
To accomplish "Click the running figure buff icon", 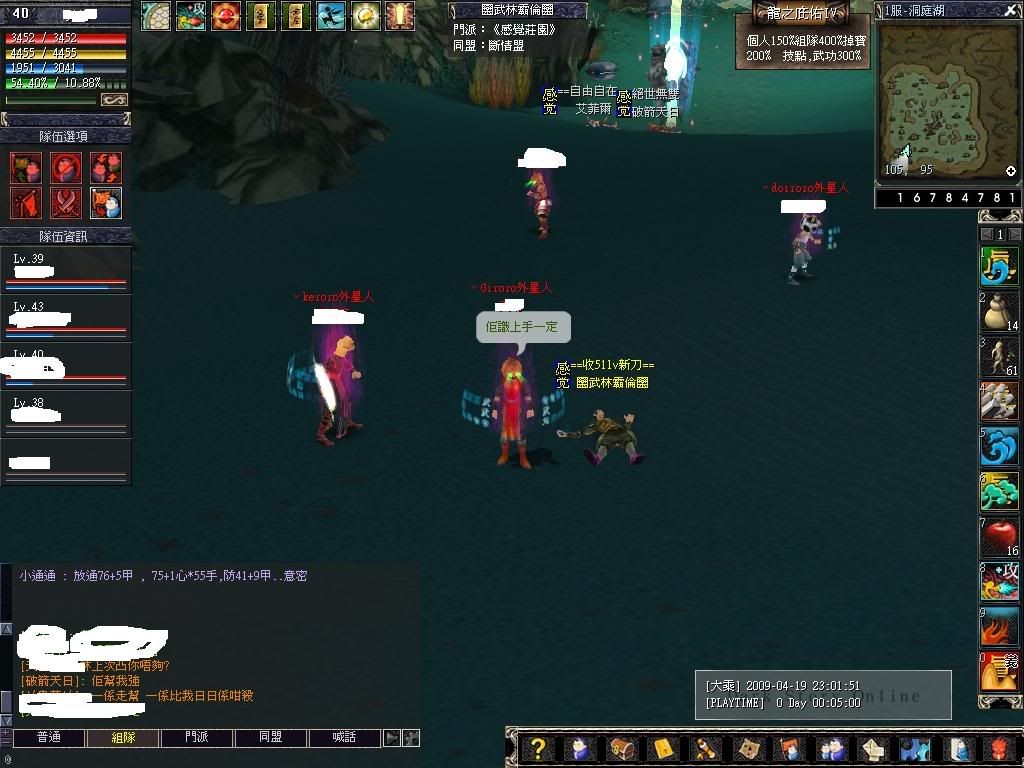I will 331,15.
